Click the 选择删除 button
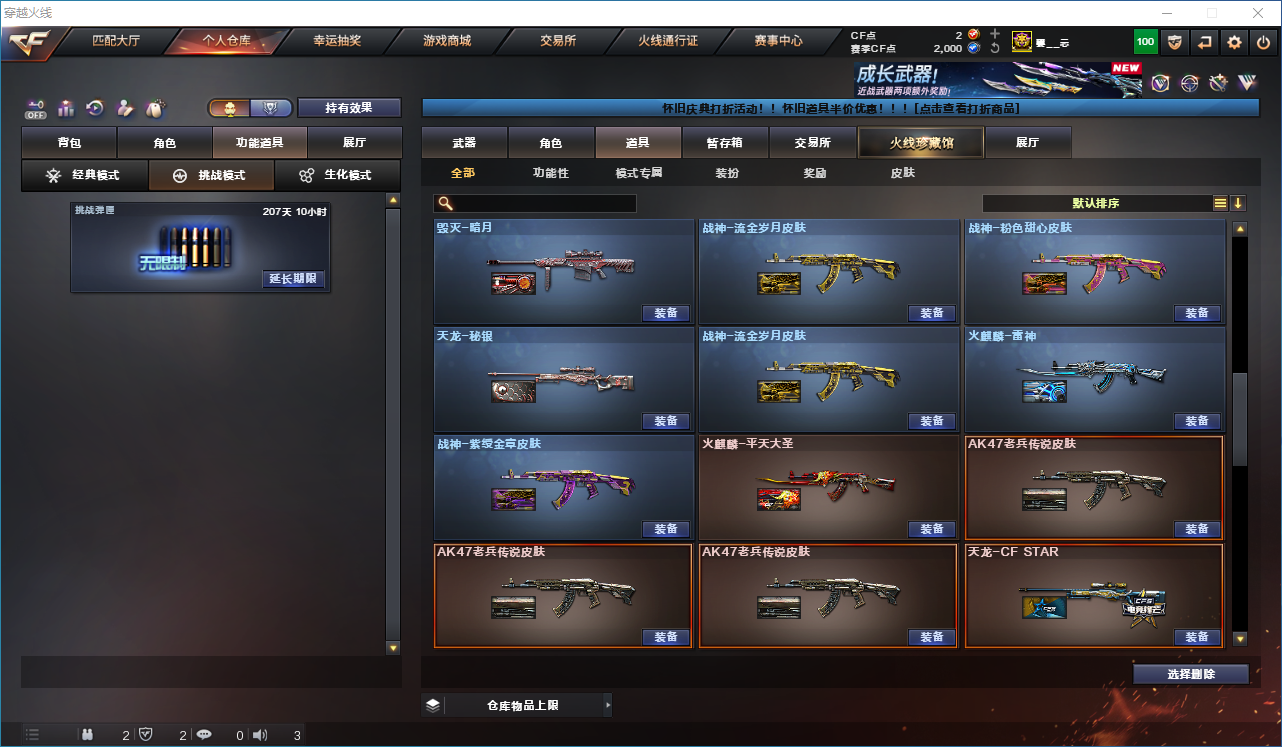Viewport: 1282px width, 747px height. 1190,674
